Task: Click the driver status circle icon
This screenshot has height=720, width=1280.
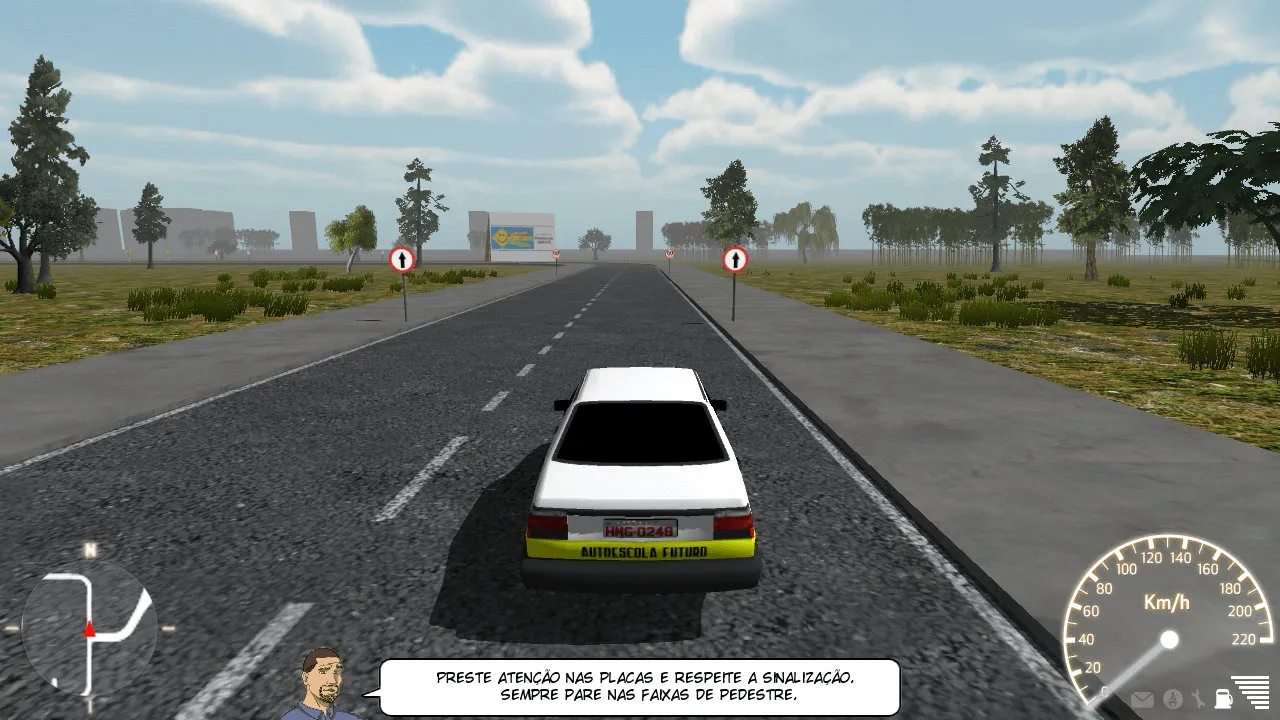Action: click(x=1172, y=699)
